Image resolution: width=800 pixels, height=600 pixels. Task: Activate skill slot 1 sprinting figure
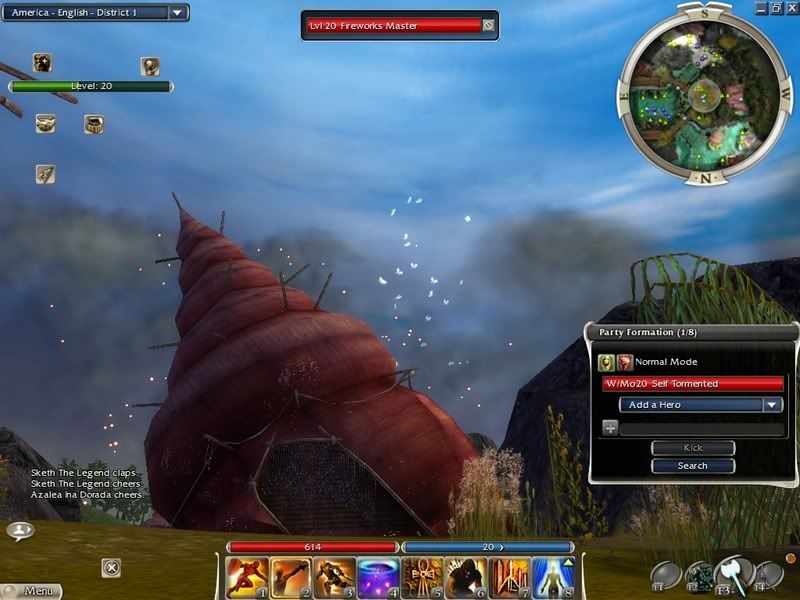click(x=245, y=577)
